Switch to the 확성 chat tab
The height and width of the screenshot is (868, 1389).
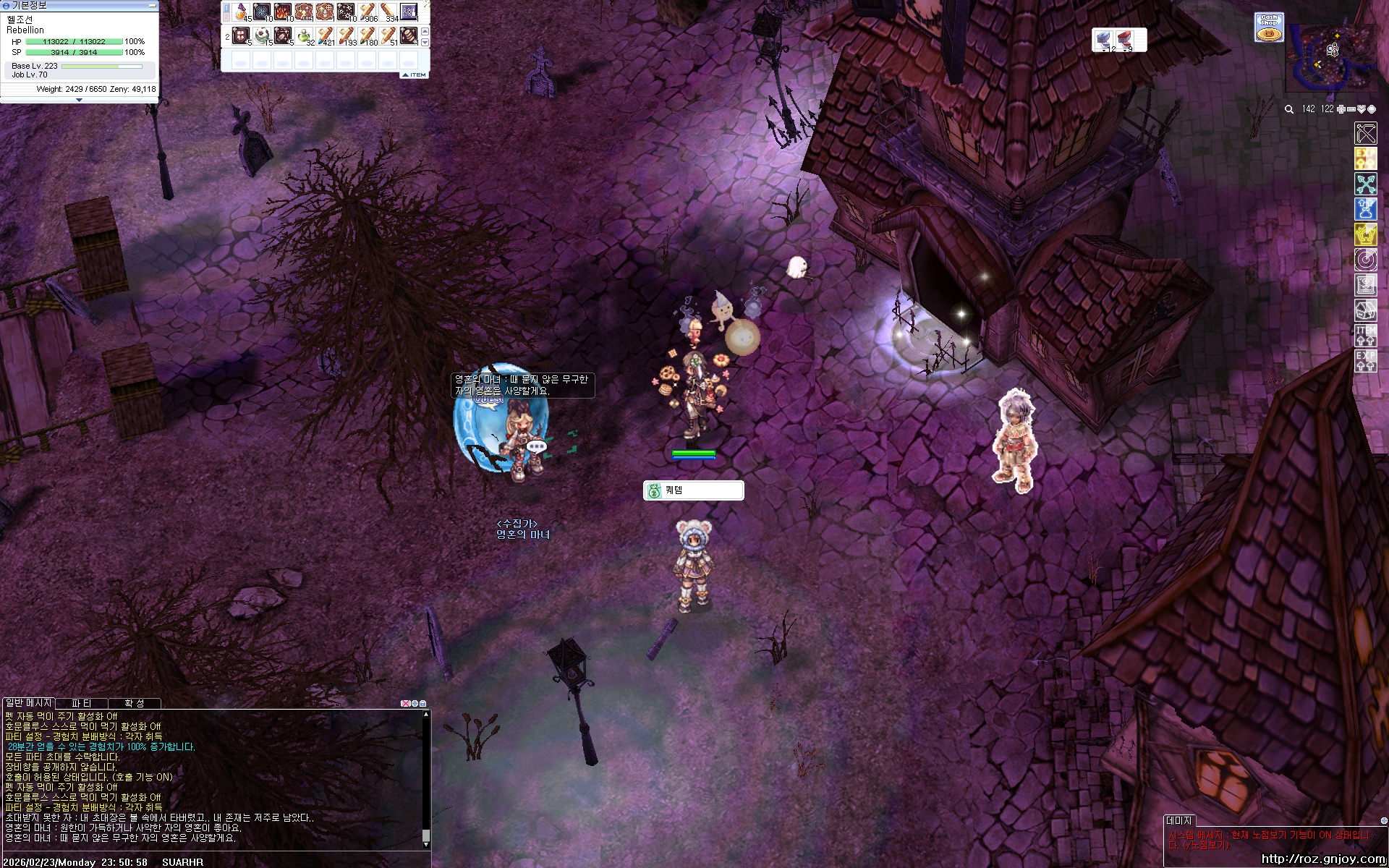(134, 703)
